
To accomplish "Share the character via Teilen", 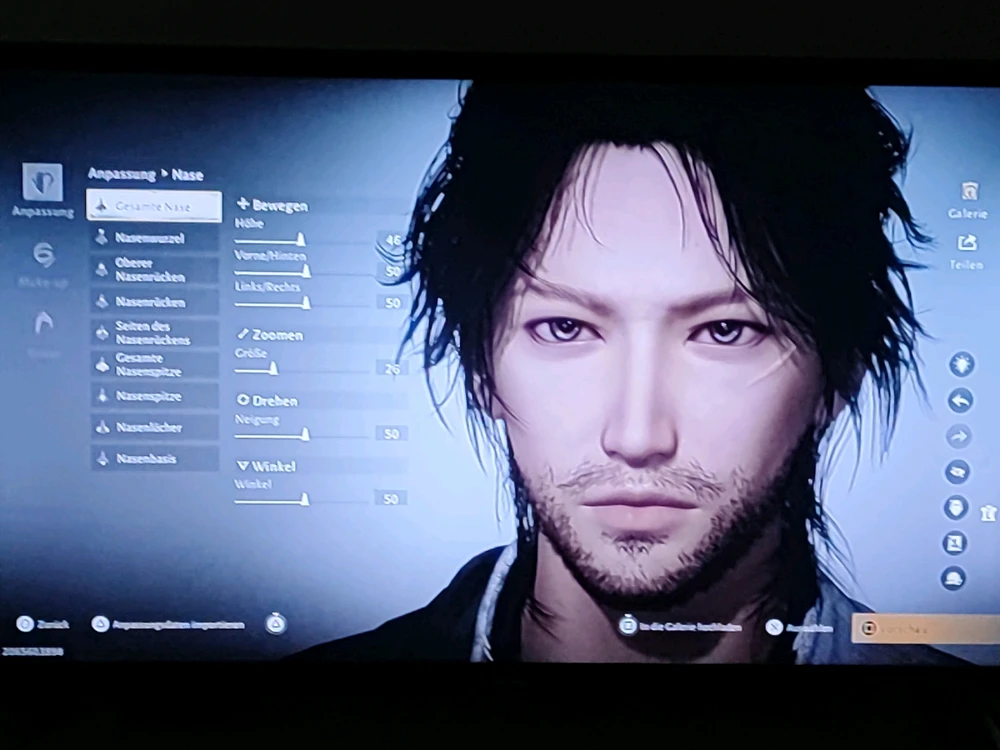I will click(x=967, y=250).
